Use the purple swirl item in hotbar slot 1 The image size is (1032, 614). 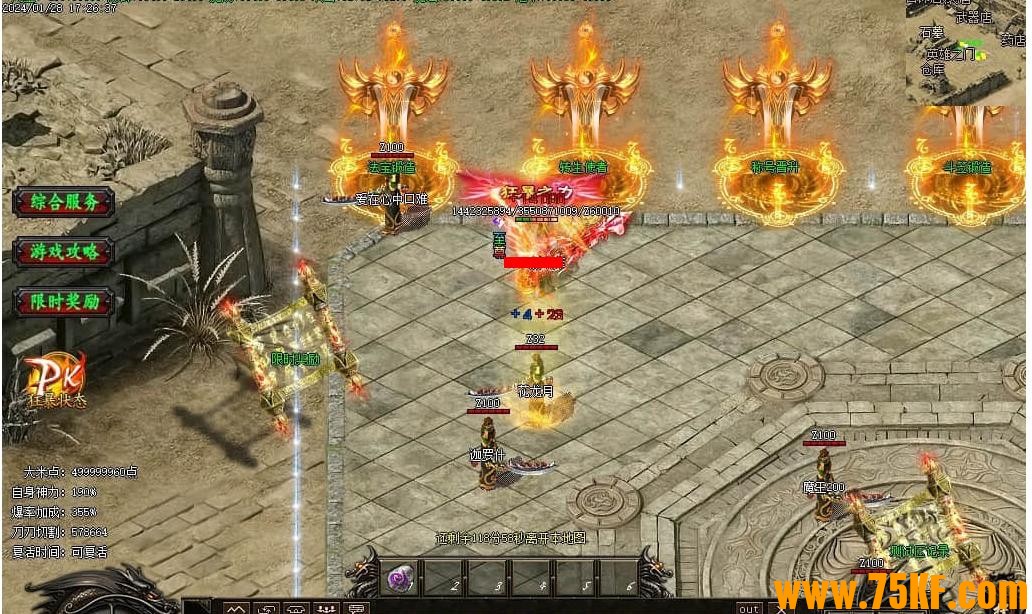pyautogui.click(x=400, y=579)
